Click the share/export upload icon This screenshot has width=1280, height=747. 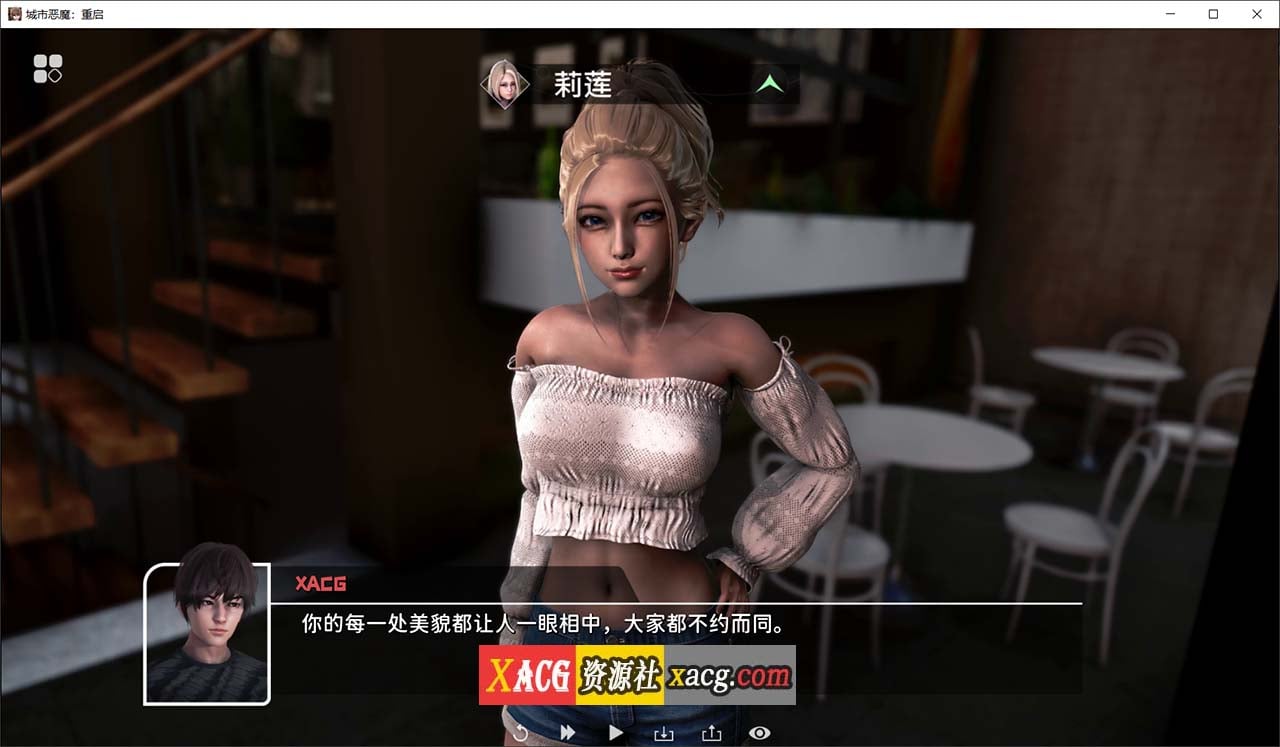tap(711, 732)
